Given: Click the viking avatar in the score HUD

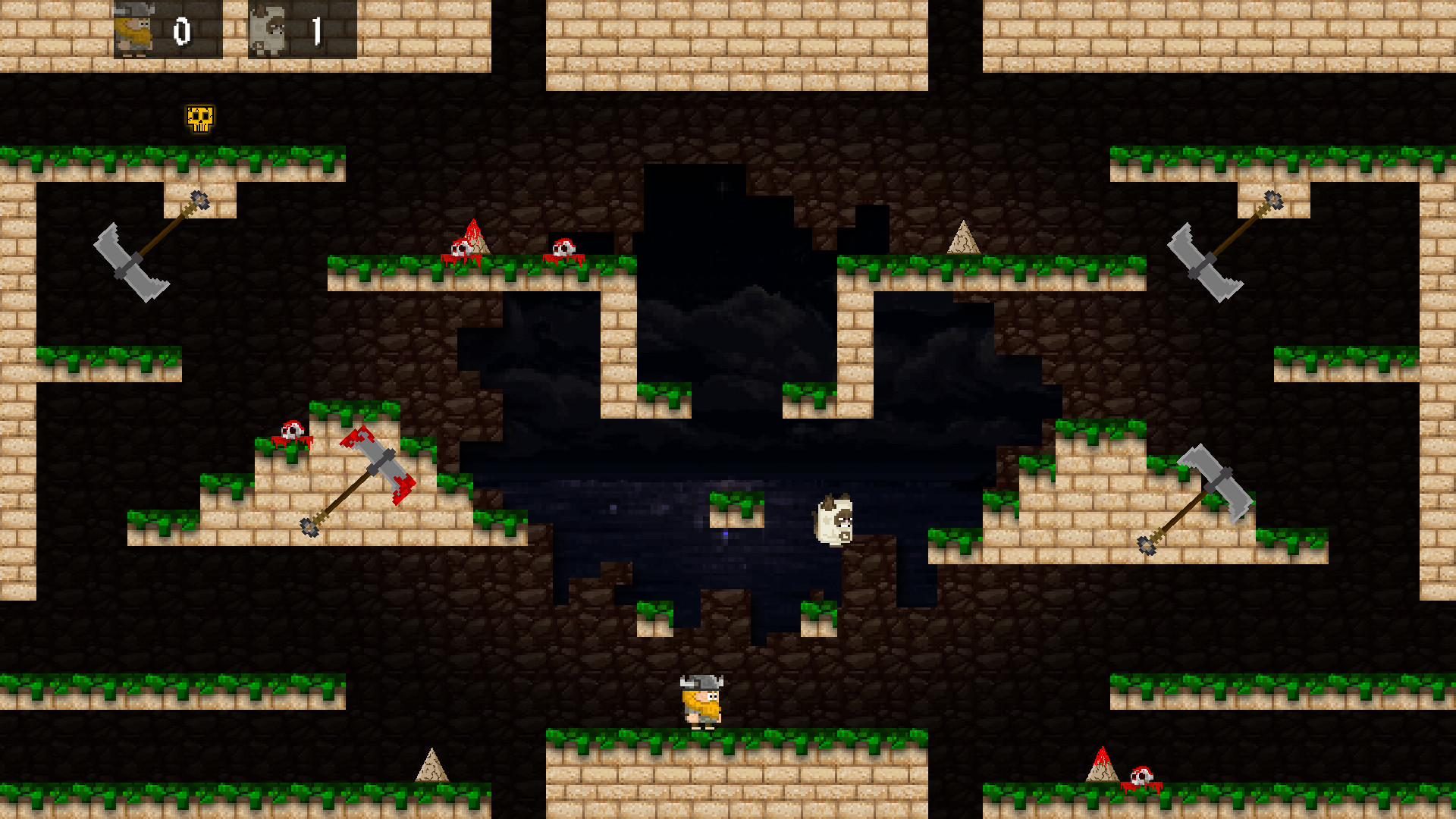Looking at the screenshot, I should (133, 30).
